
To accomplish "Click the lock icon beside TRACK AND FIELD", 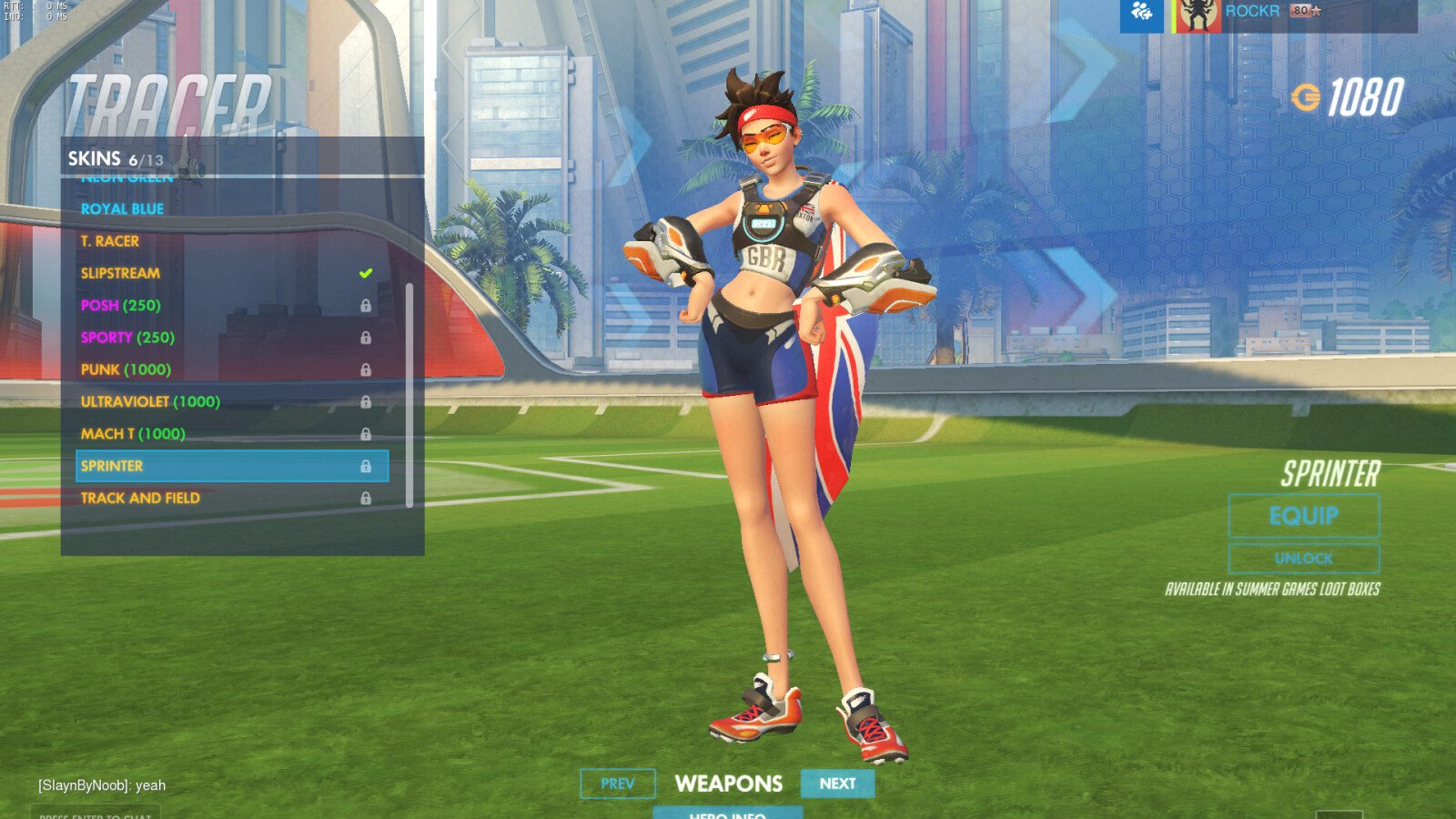I will (x=367, y=498).
